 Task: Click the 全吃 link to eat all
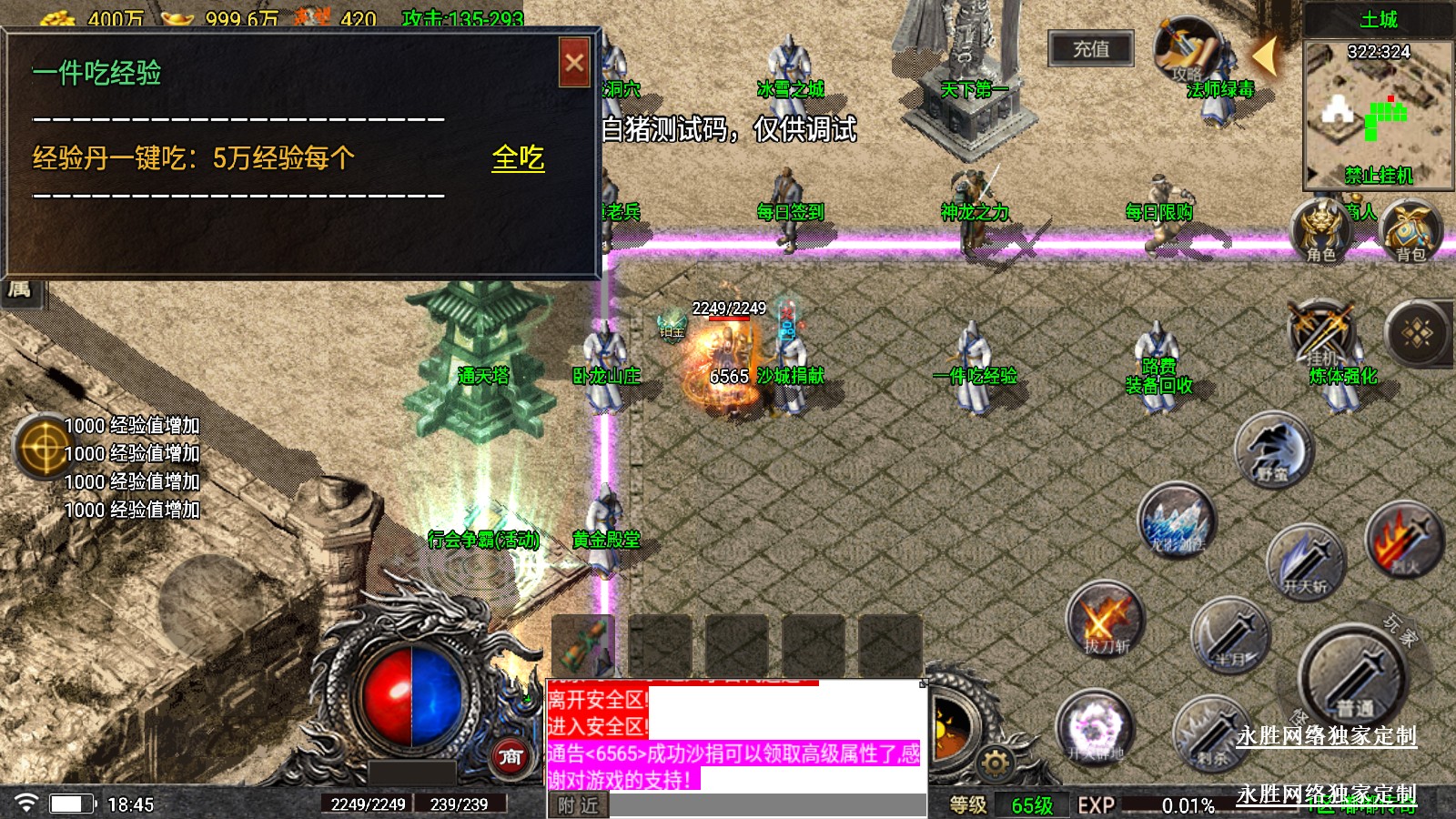[x=518, y=158]
